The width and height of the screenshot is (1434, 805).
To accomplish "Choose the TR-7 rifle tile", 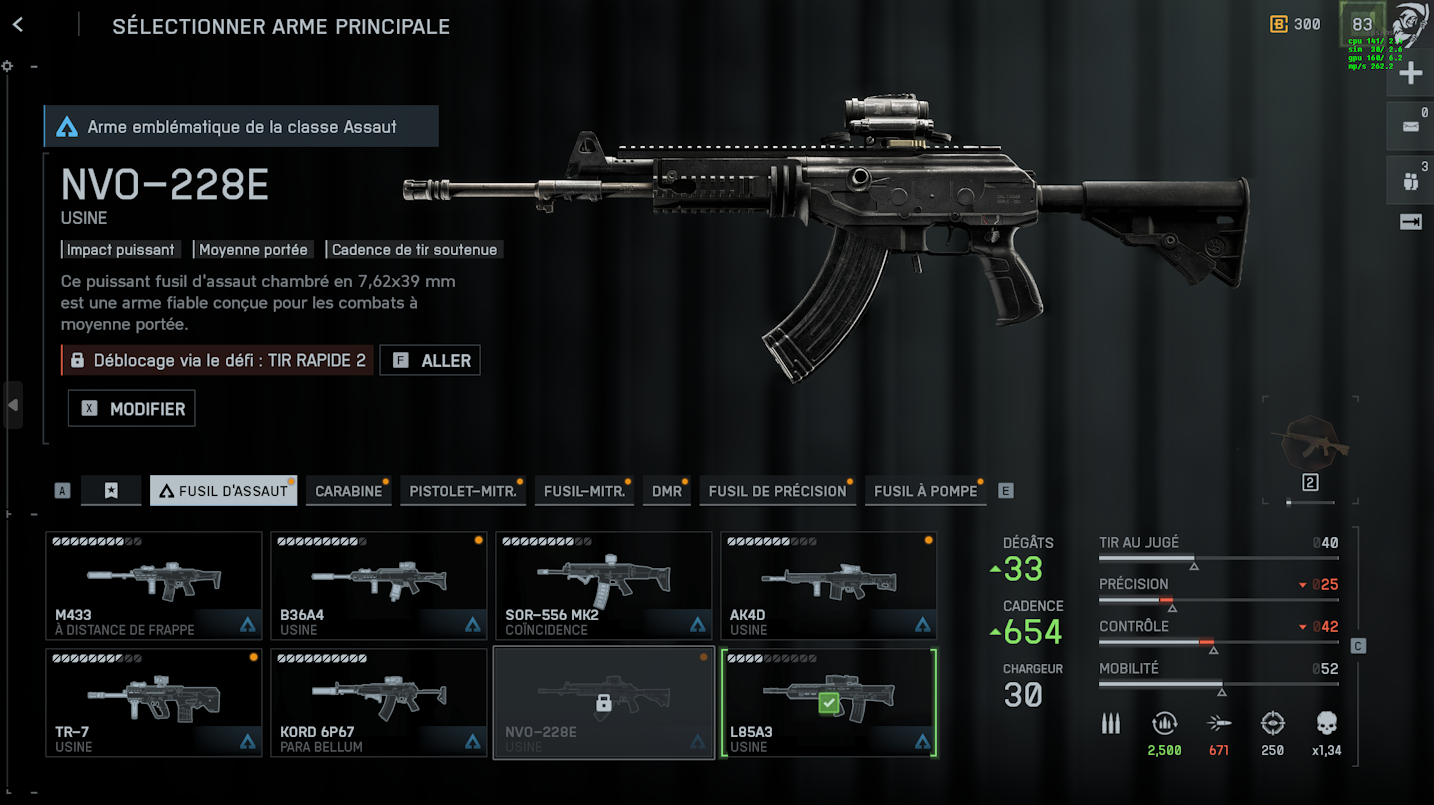I will point(154,702).
